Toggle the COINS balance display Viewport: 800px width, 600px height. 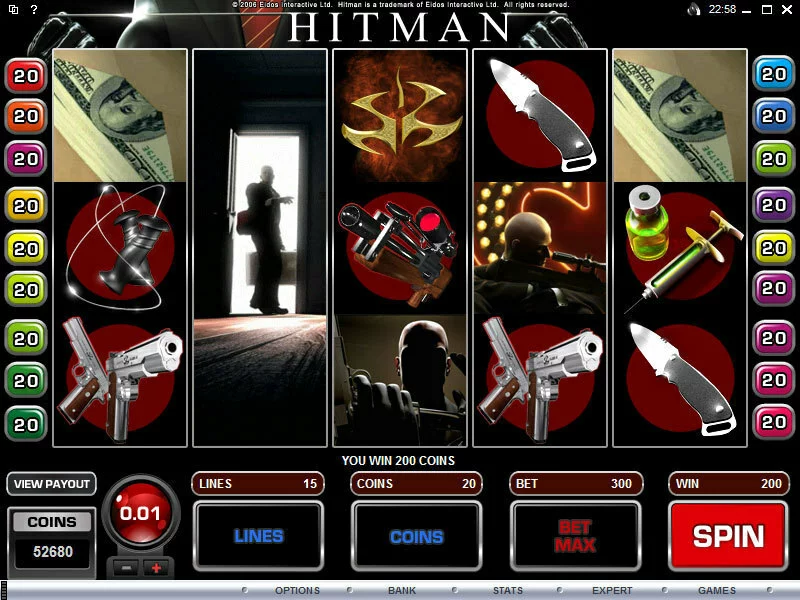click(x=51, y=522)
